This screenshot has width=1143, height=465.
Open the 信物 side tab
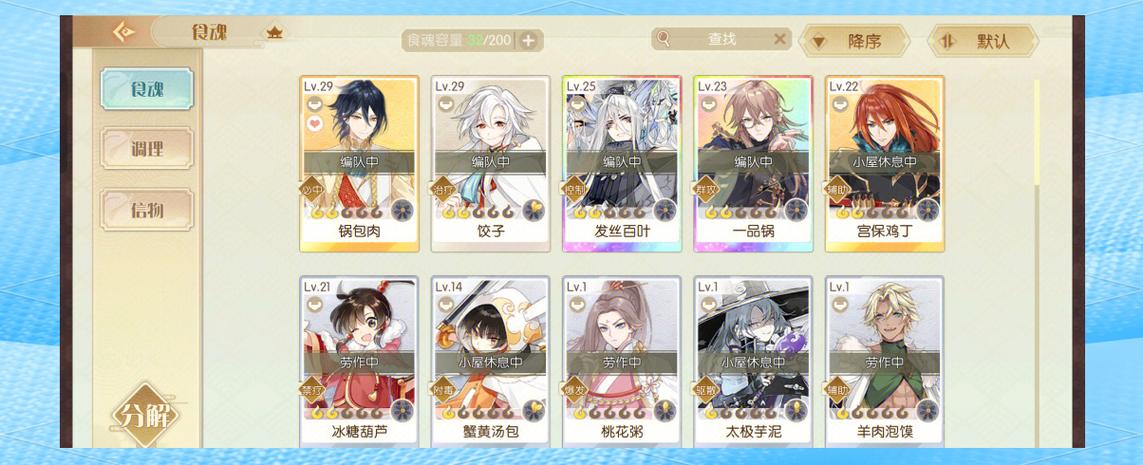point(146,209)
